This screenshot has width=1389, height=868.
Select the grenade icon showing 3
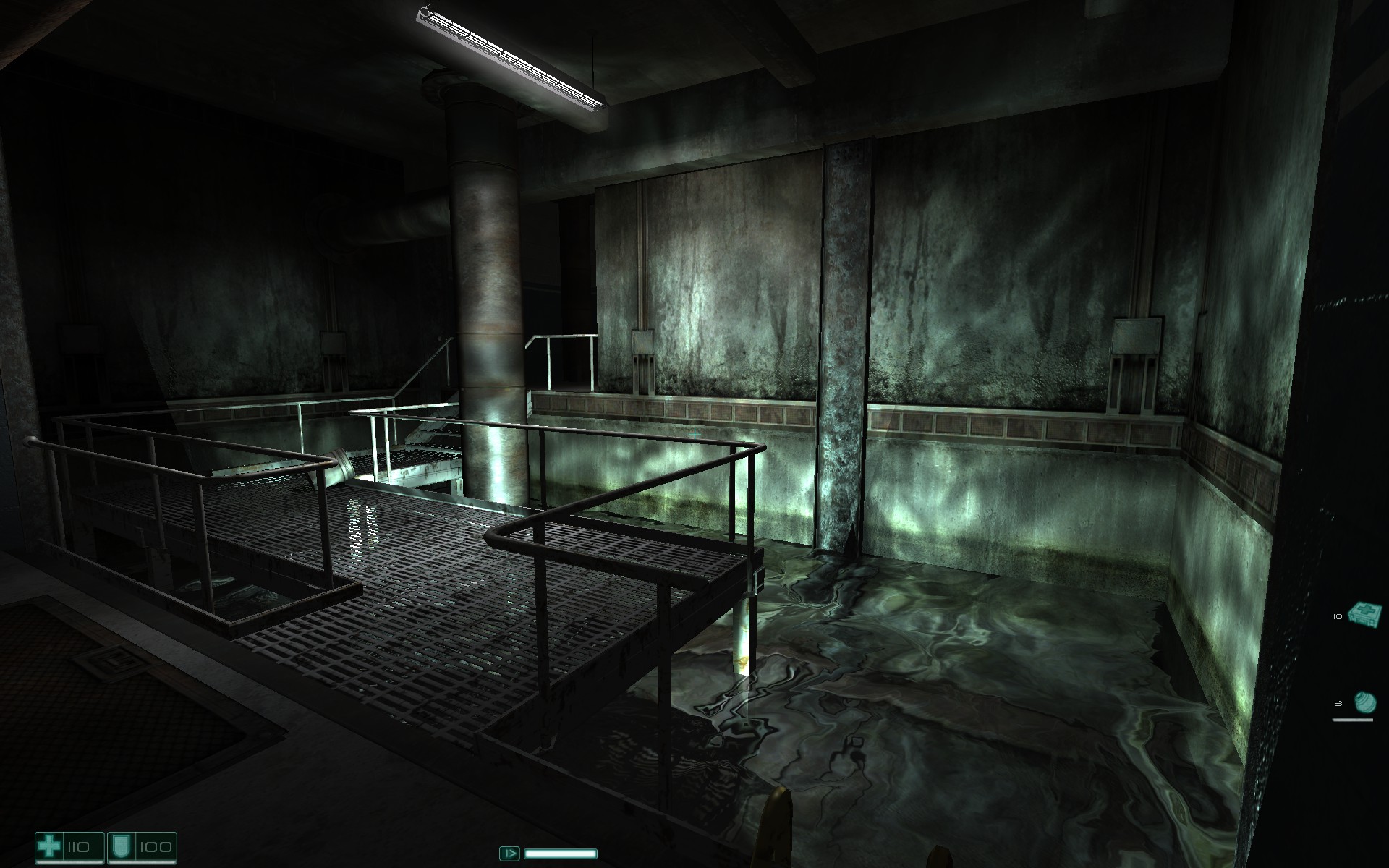pos(1366,703)
